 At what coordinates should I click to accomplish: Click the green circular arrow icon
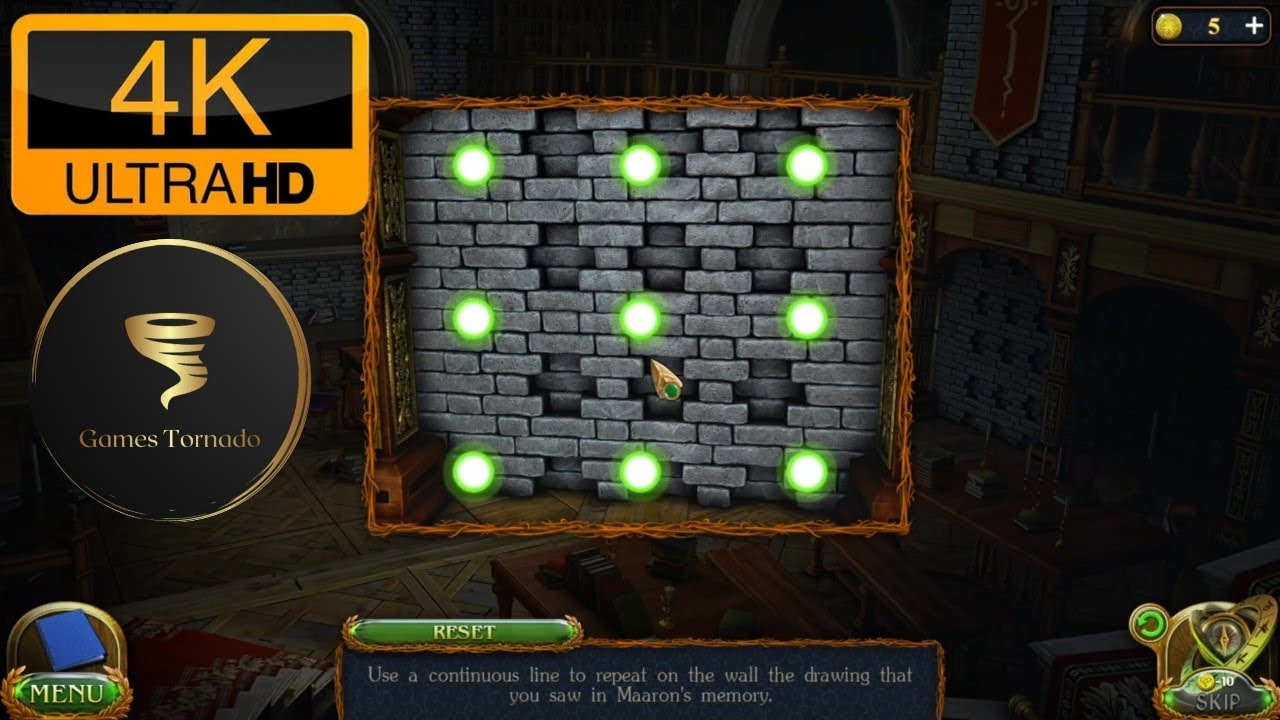1149,625
